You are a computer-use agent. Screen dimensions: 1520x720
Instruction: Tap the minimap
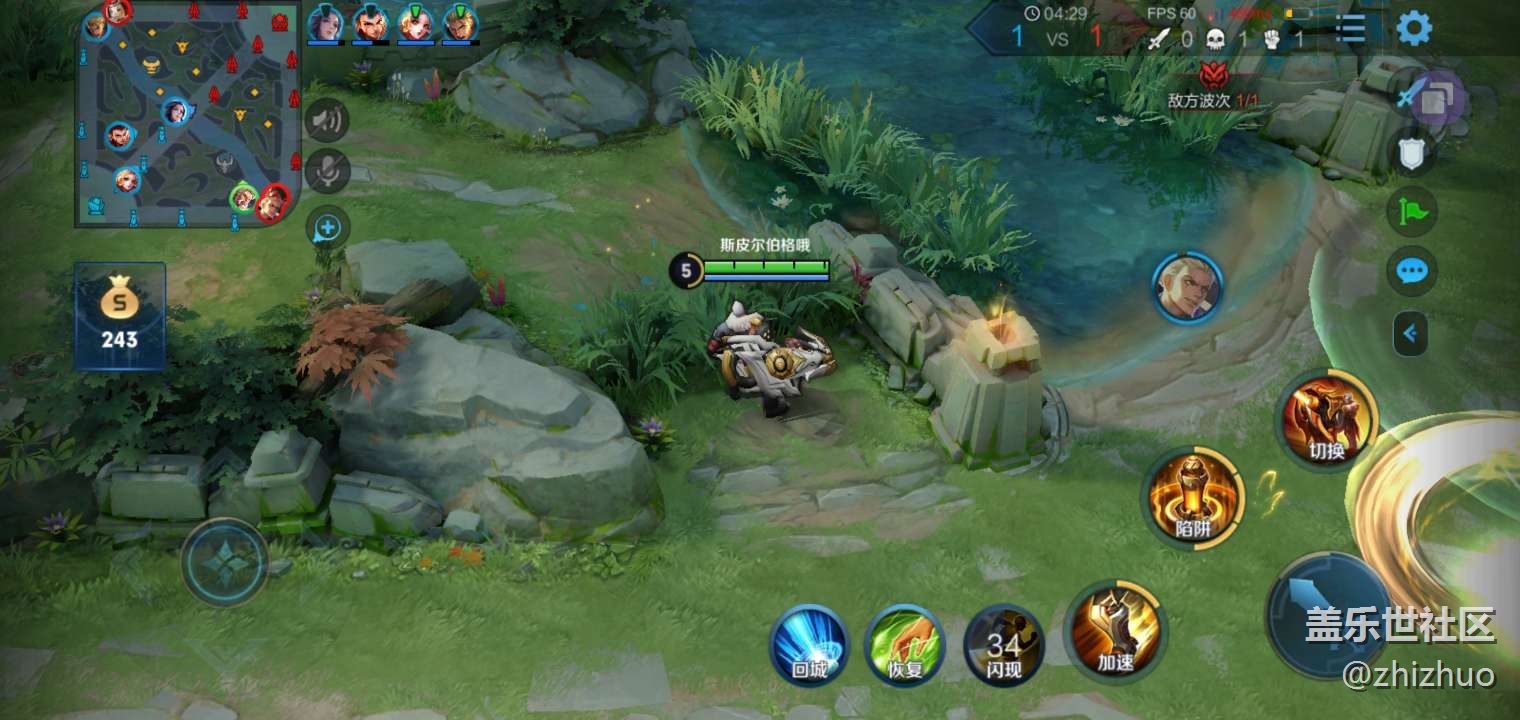[187, 113]
